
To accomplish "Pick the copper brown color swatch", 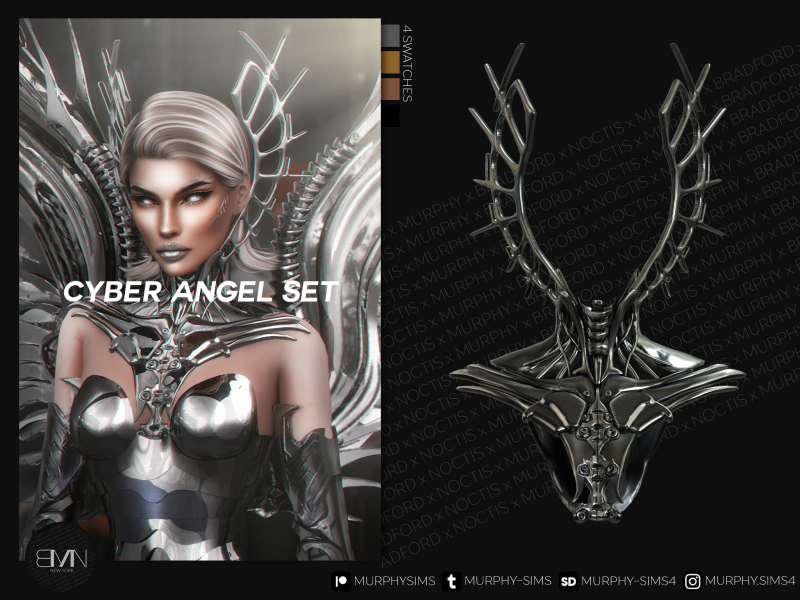I will [x=391, y=91].
